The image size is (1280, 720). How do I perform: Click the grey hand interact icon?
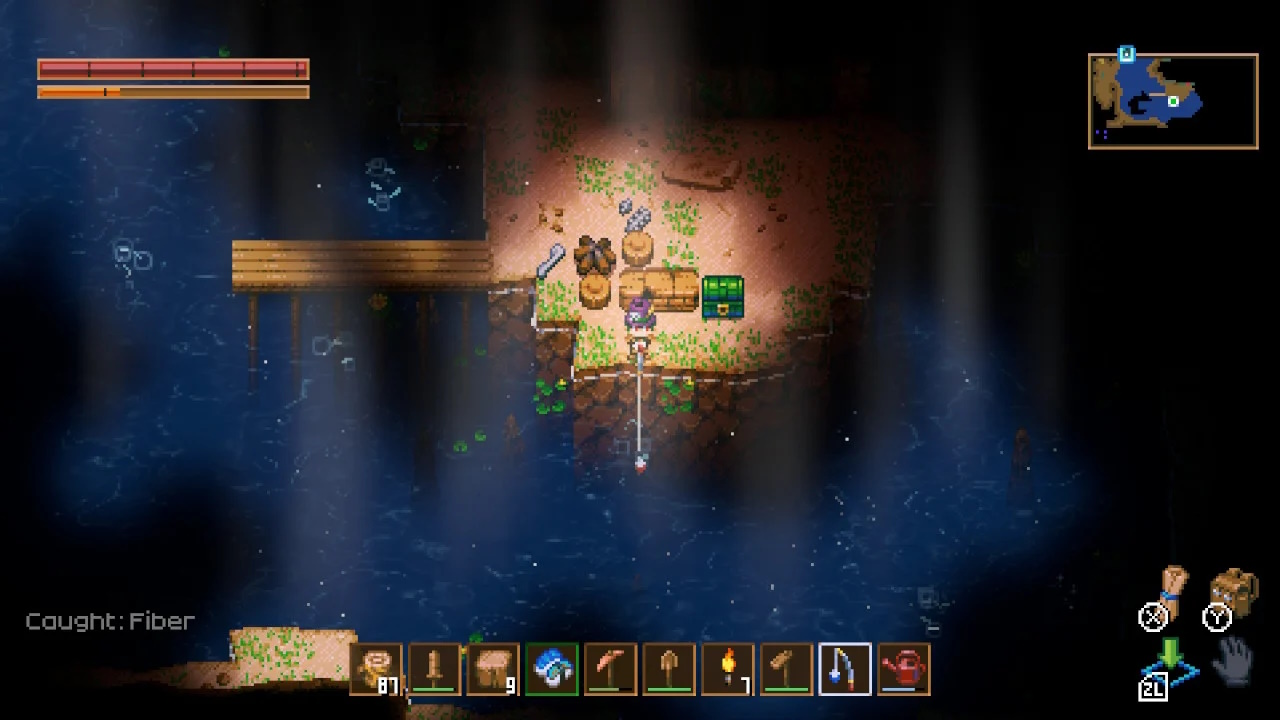[1235, 658]
